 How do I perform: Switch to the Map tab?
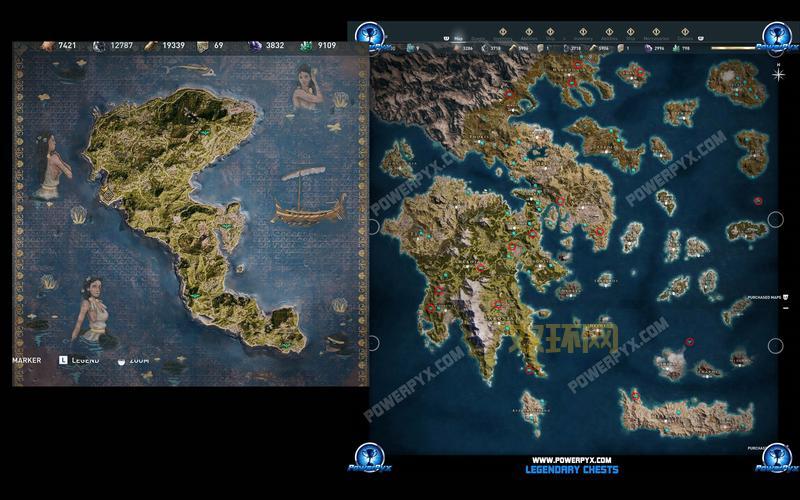click(x=457, y=40)
